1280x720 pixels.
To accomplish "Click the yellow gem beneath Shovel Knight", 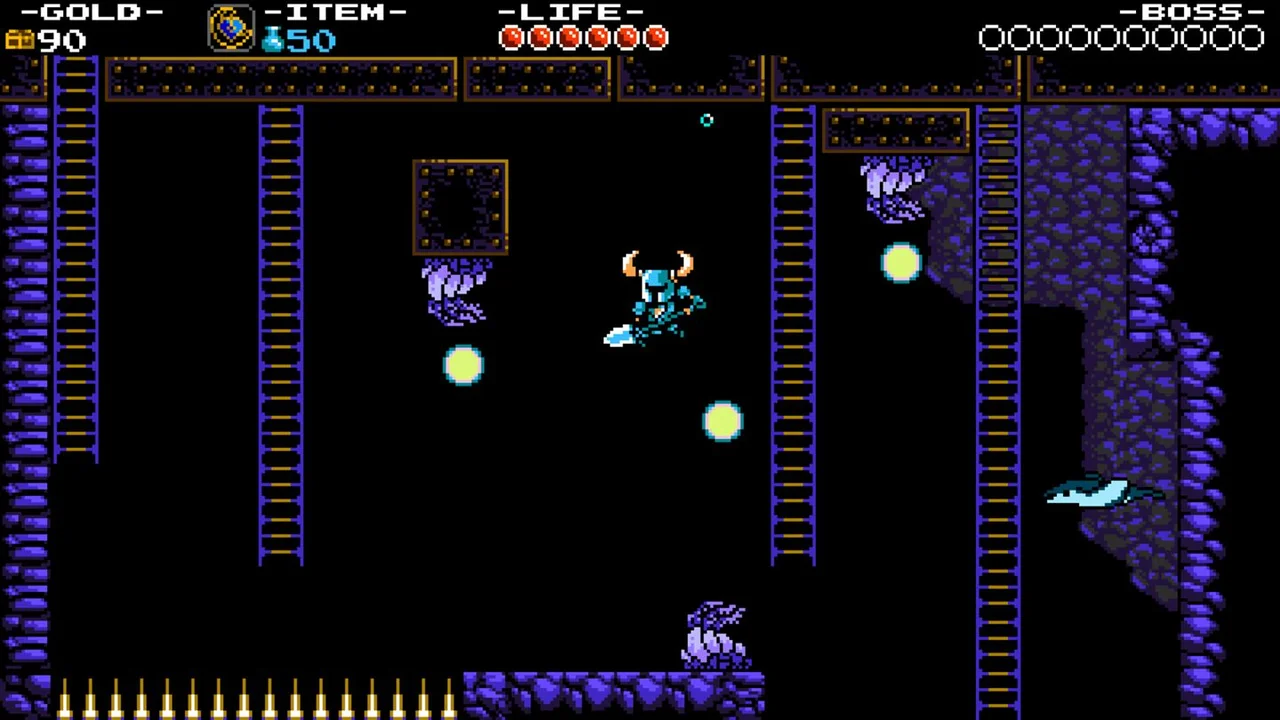I will (723, 422).
